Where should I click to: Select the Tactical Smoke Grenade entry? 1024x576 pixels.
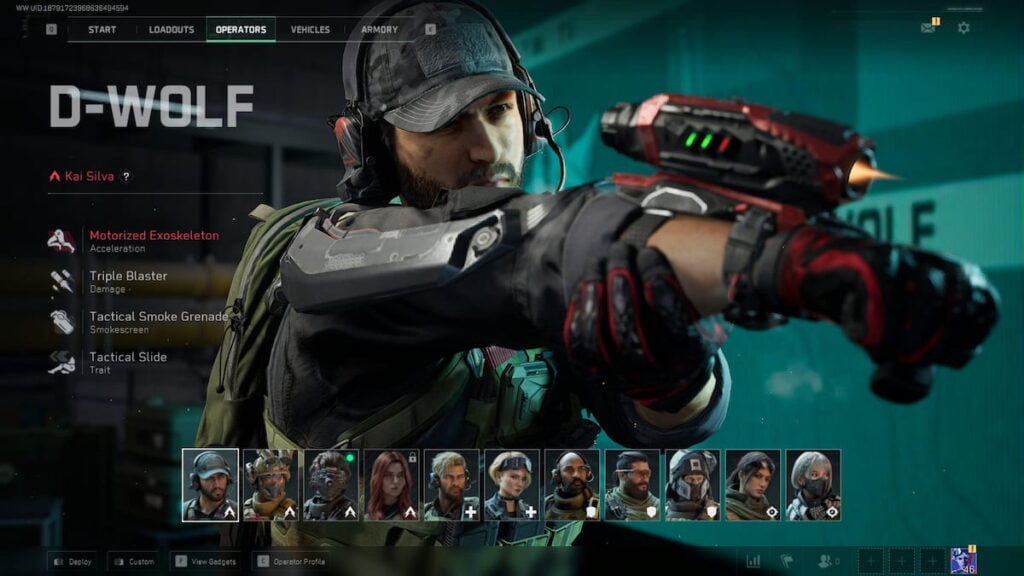(x=158, y=321)
